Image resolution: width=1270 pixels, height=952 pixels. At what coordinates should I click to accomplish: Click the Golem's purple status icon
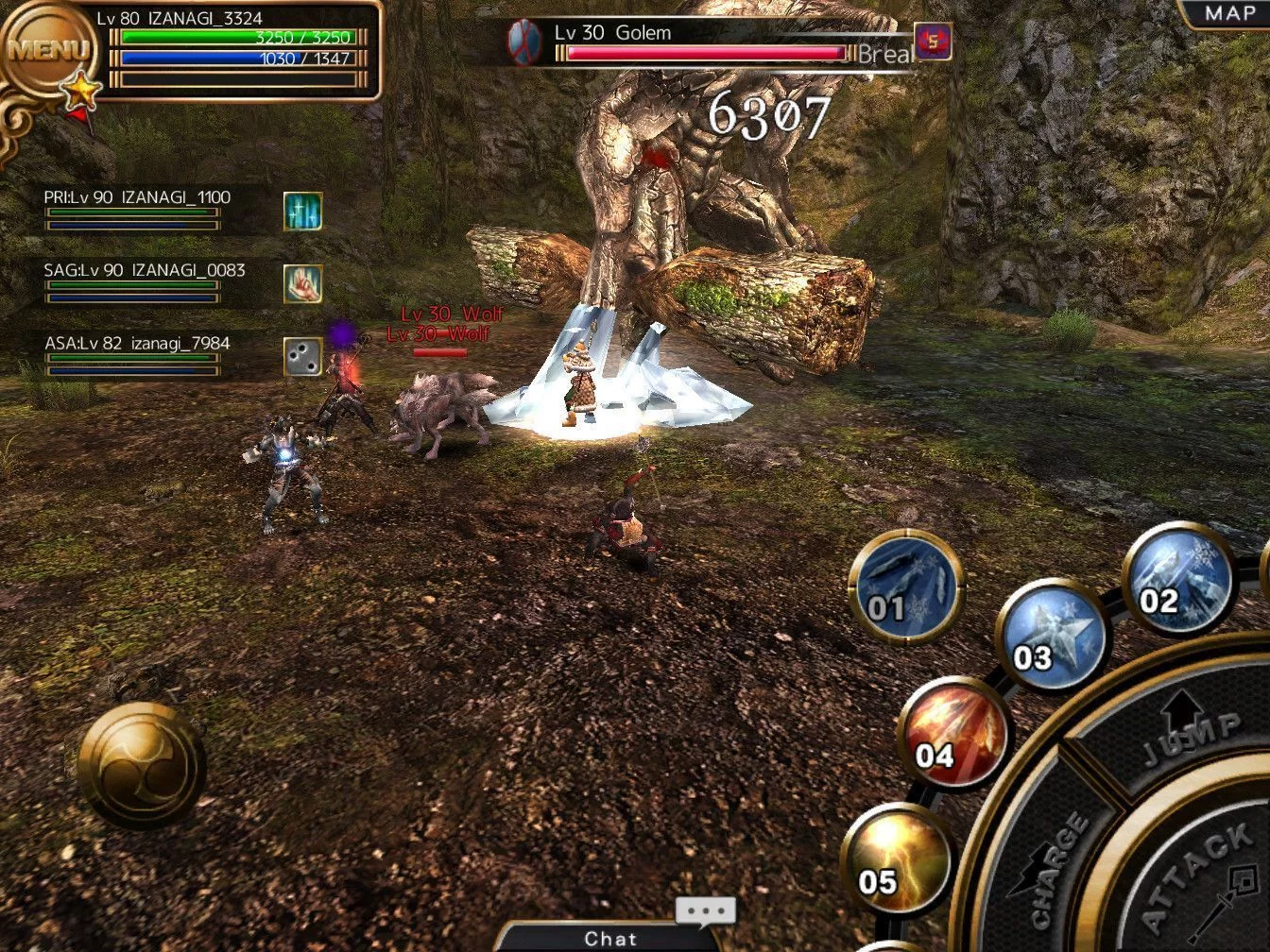(933, 42)
